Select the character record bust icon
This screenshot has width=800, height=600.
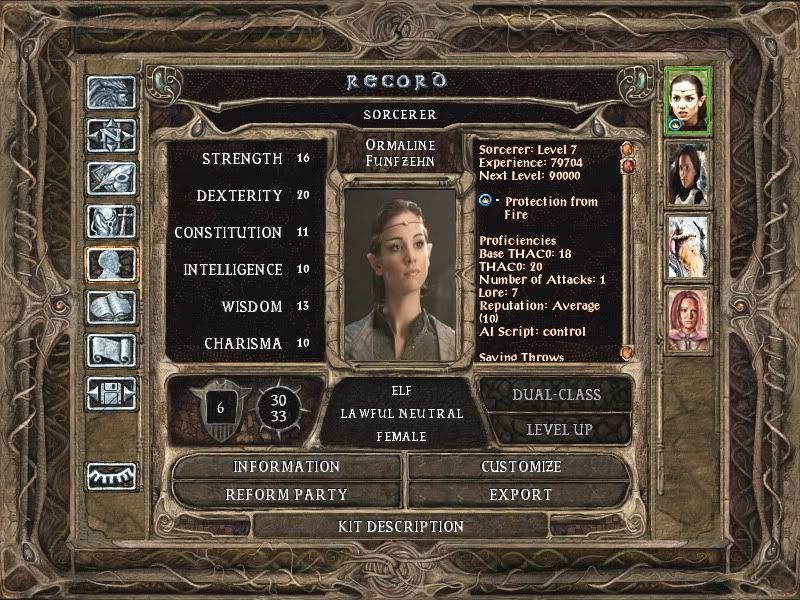(x=108, y=264)
